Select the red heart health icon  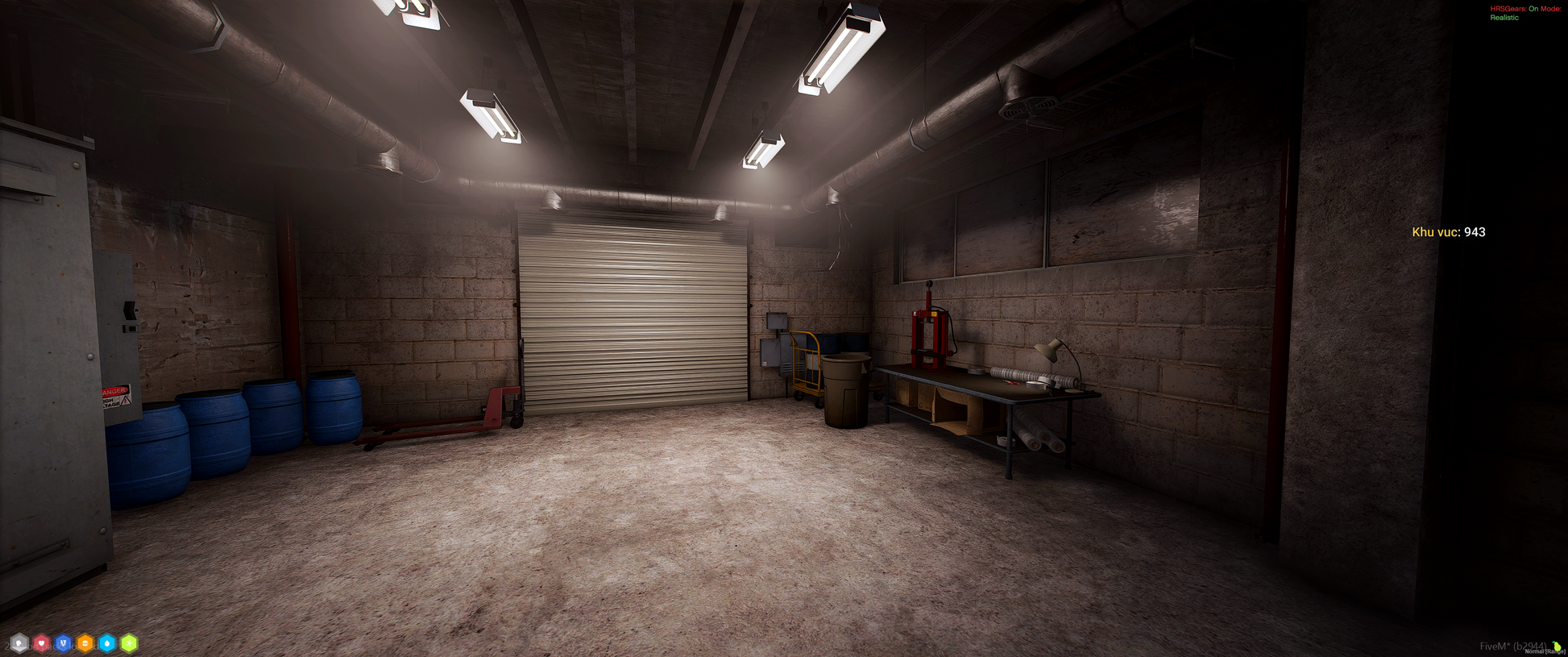click(x=41, y=643)
